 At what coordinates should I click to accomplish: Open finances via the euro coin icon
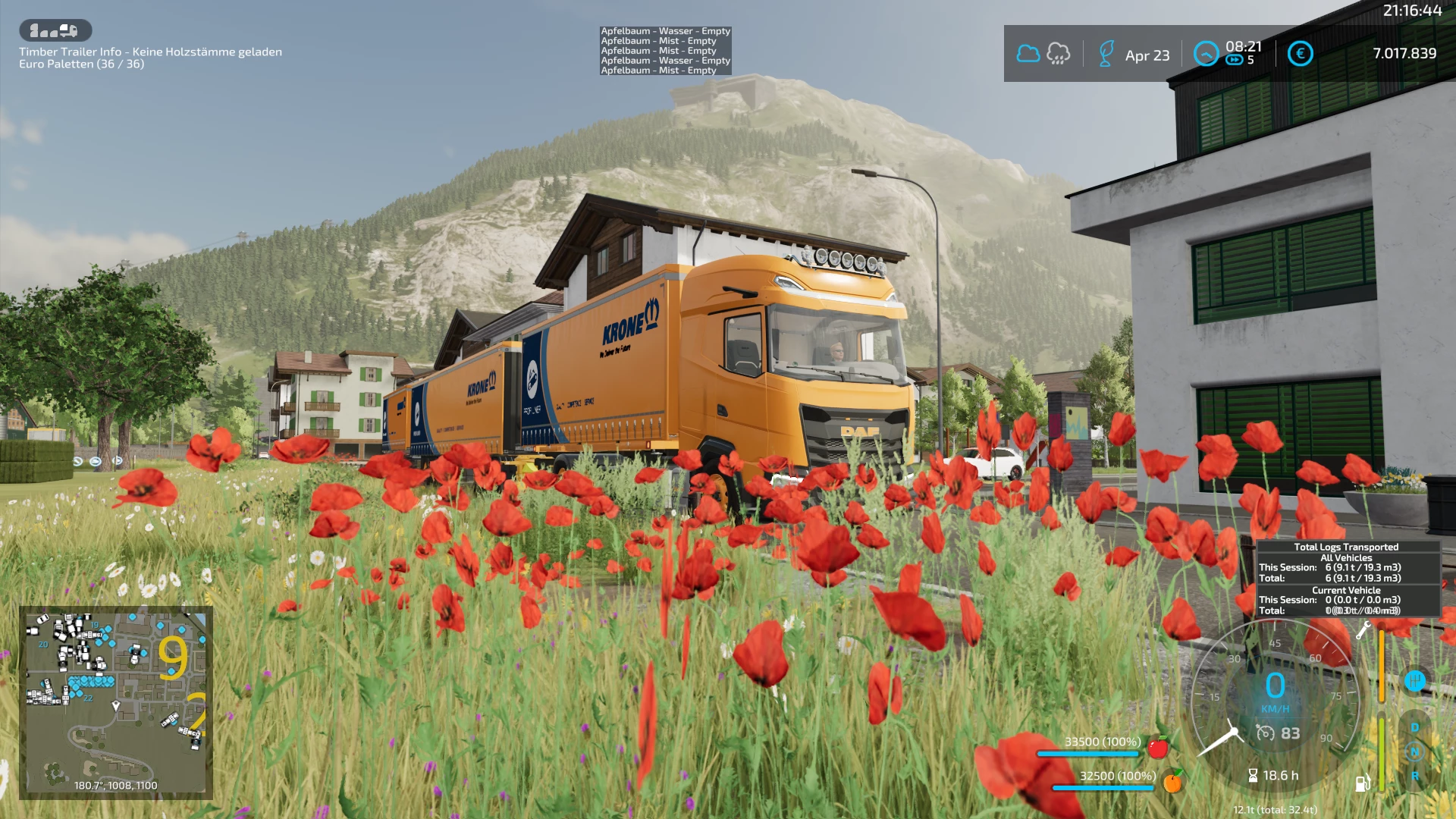point(1300,54)
